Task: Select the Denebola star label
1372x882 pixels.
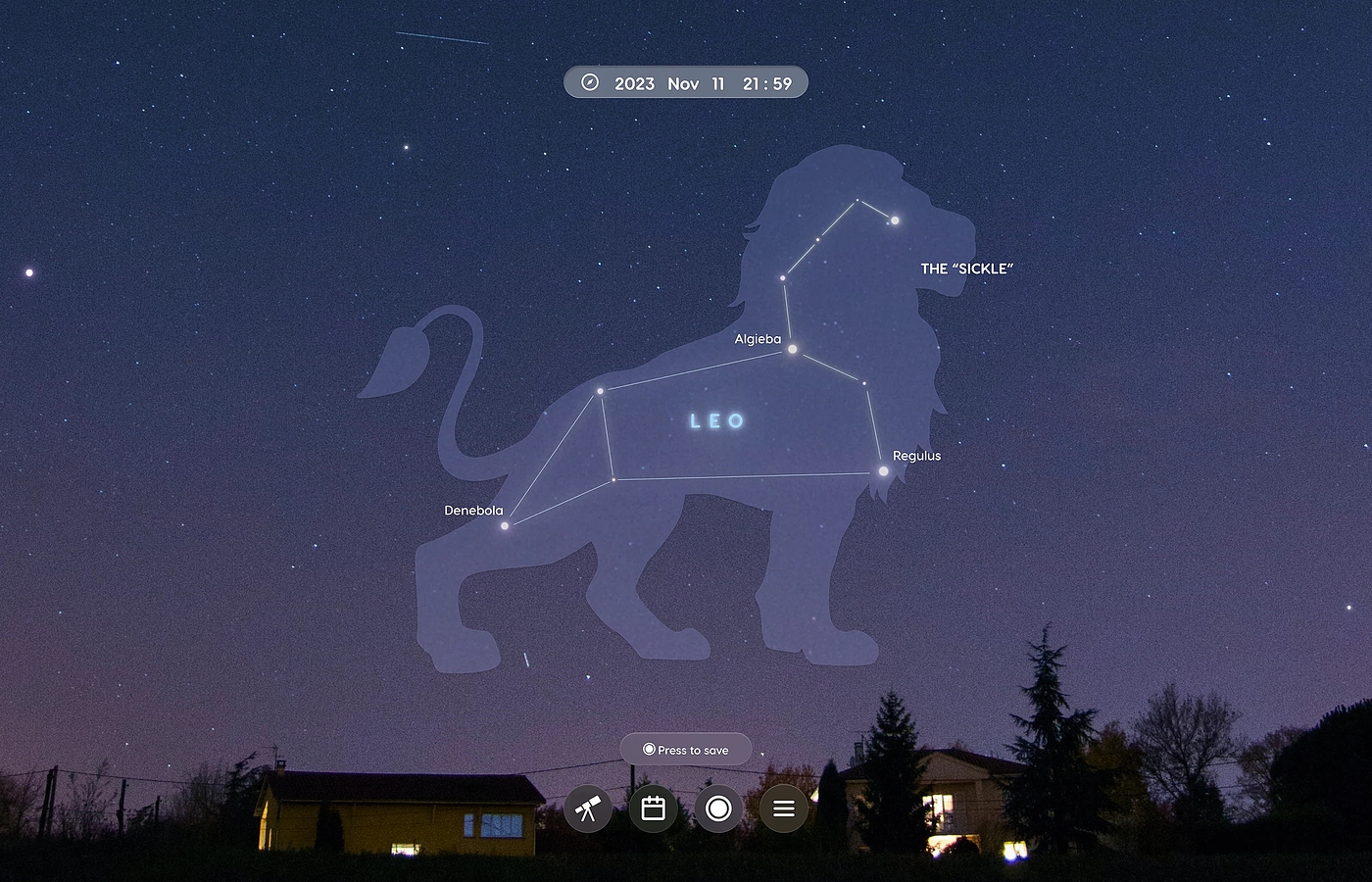Action: (473, 511)
